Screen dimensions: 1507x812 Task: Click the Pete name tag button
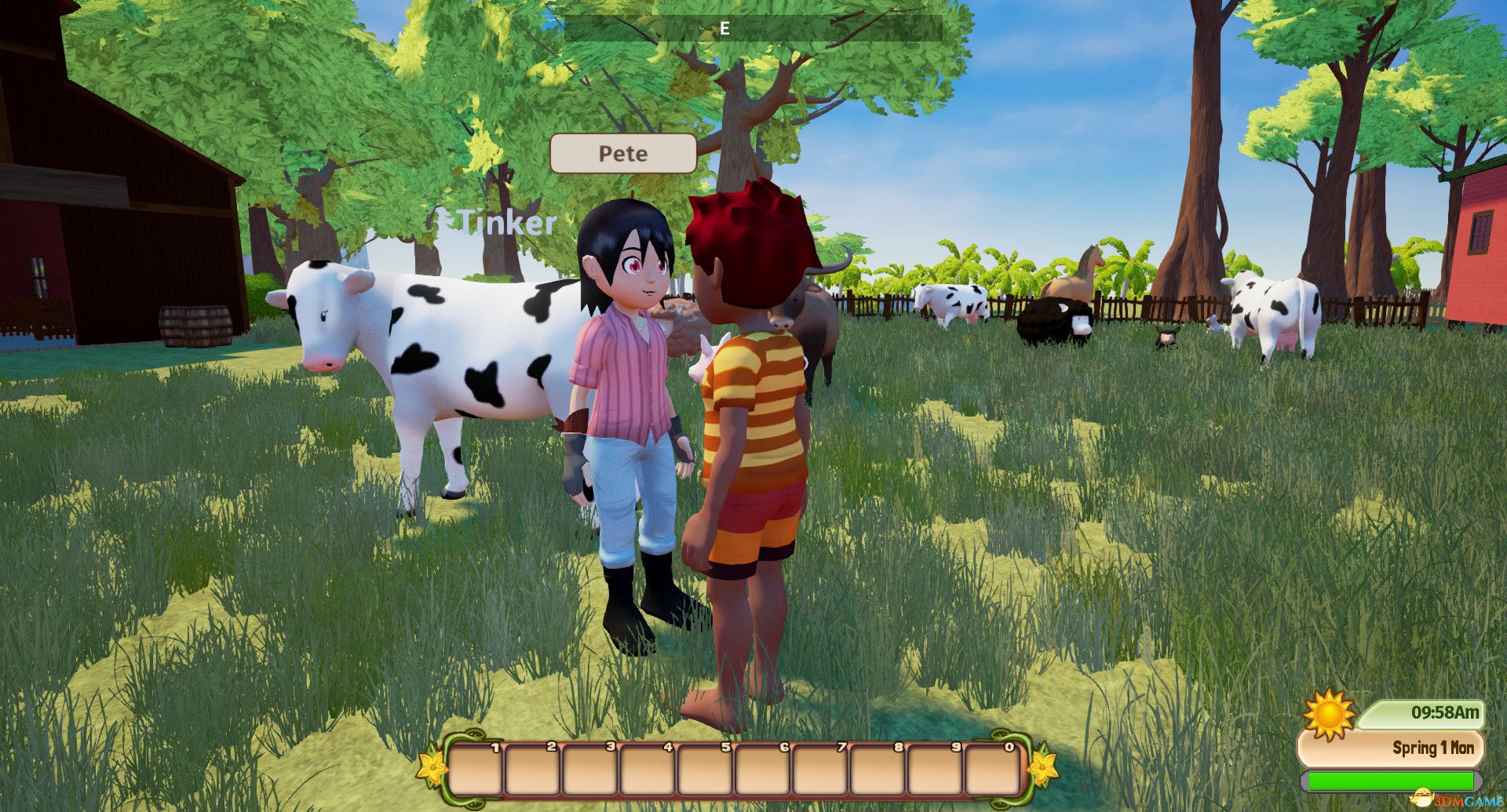pyautogui.click(x=623, y=154)
